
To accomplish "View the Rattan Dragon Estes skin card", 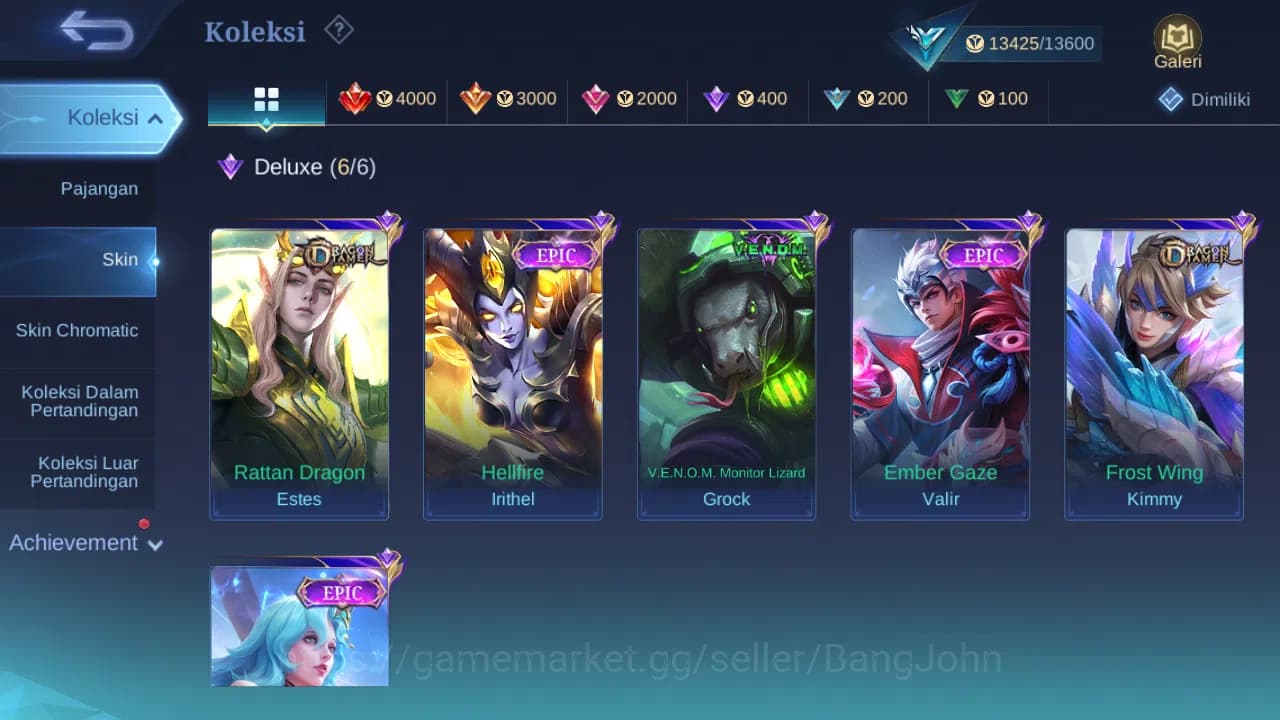I will pos(298,370).
